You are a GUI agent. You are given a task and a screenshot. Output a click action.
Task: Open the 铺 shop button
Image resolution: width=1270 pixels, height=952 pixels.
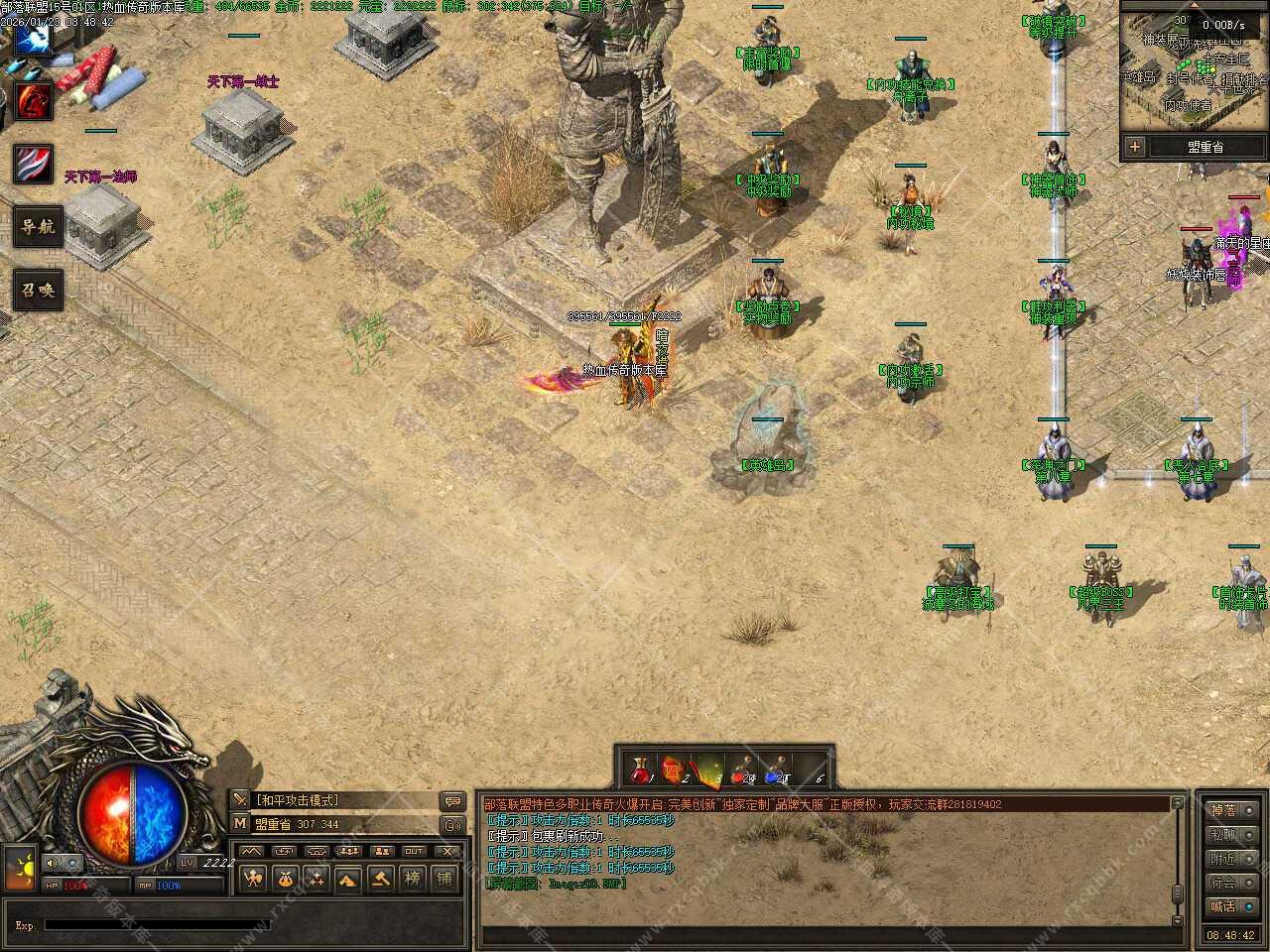(444, 878)
